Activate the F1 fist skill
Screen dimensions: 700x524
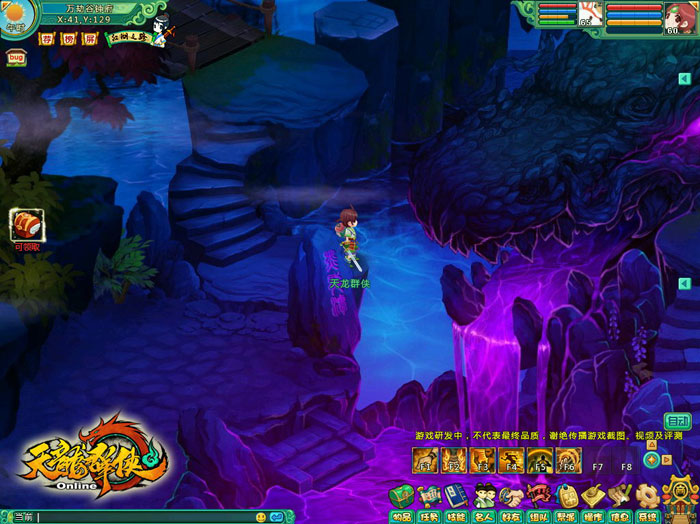pos(424,460)
